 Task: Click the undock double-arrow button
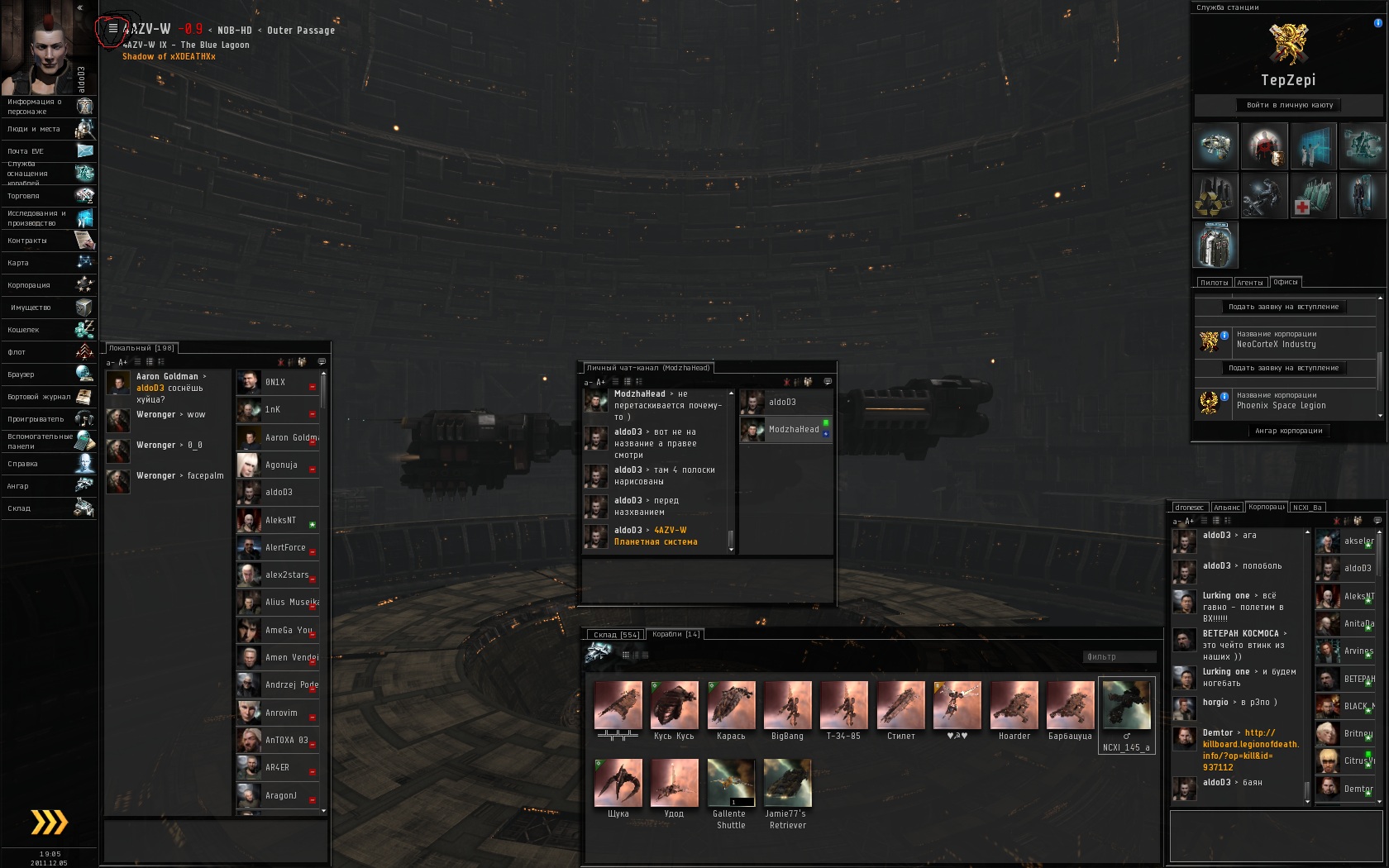[x=49, y=822]
